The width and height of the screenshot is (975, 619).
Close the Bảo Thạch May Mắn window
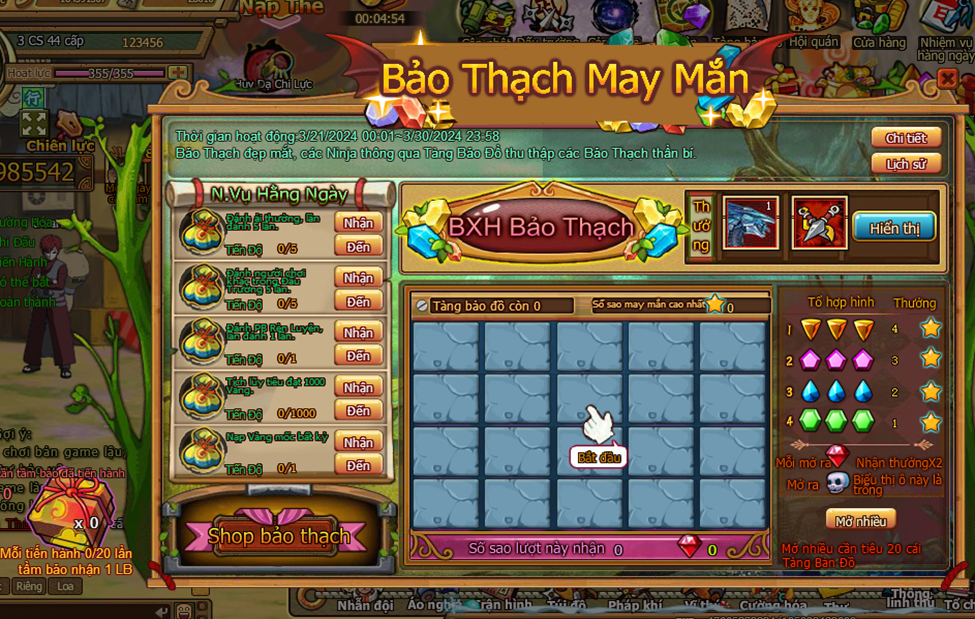click(946, 79)
